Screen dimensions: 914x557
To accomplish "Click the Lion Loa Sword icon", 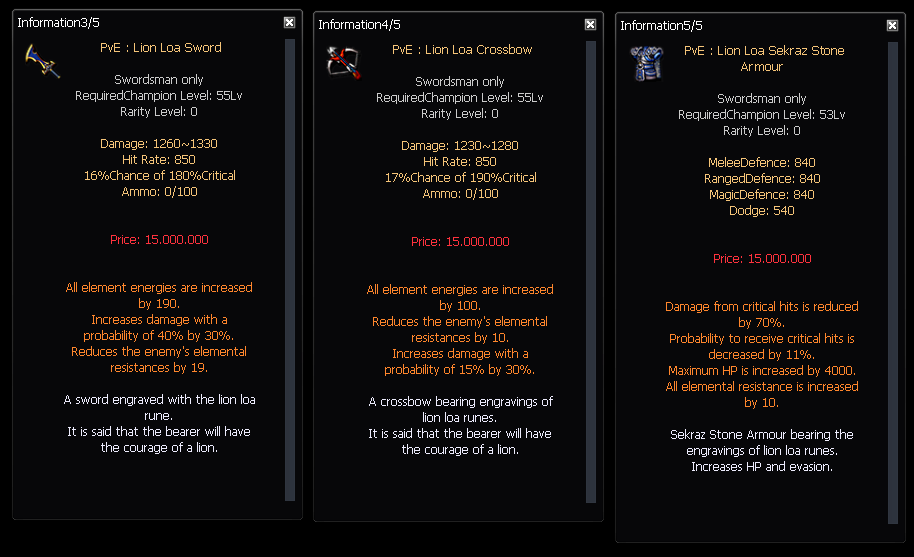I will tap(43, 61).
